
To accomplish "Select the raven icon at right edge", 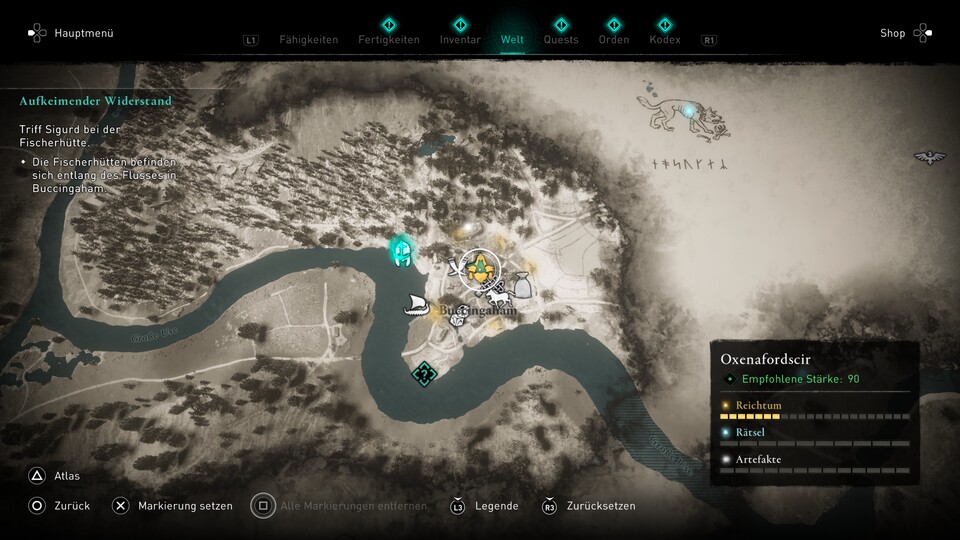I will click(930, 157).
